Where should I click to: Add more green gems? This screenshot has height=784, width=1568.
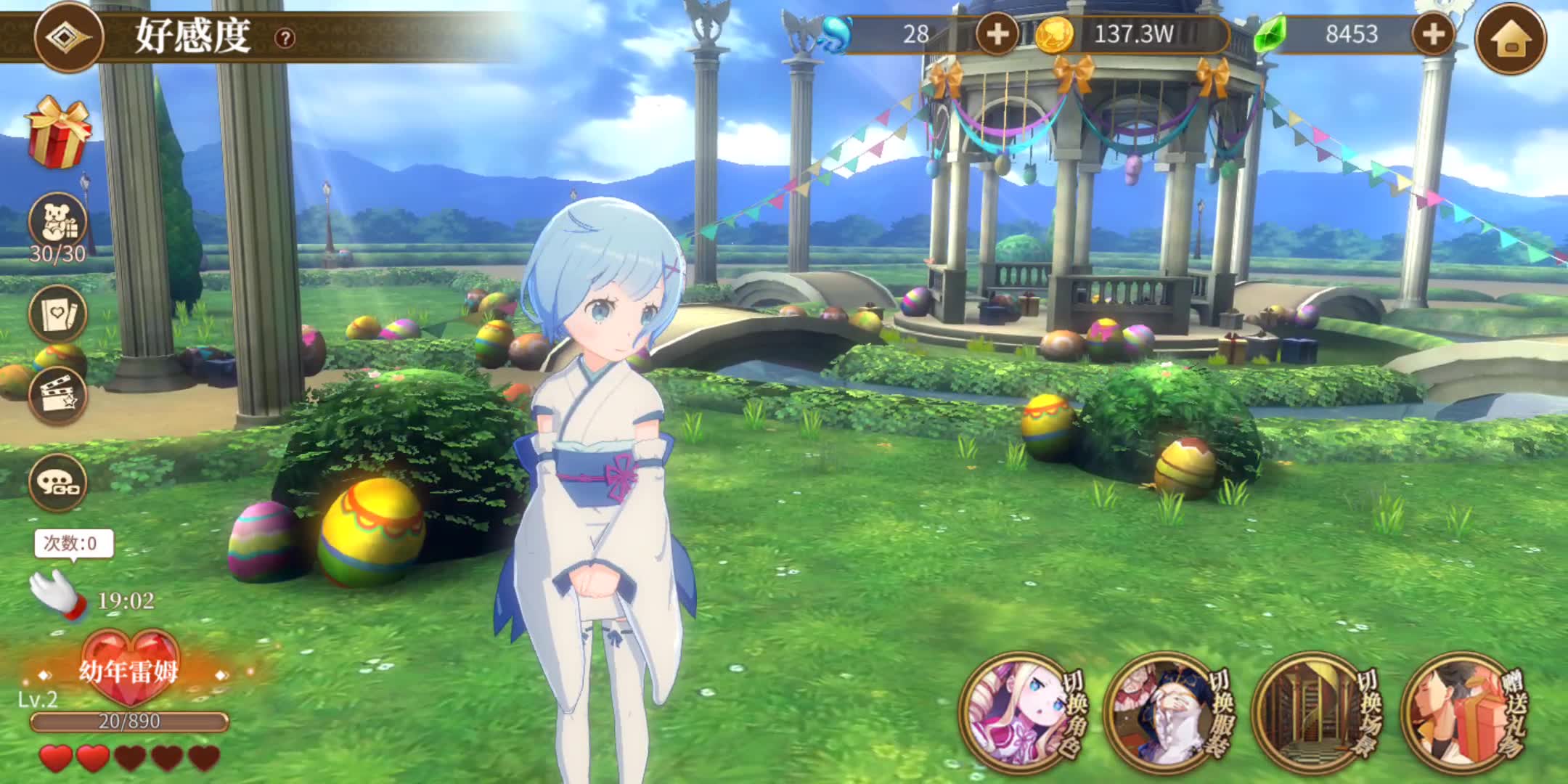[x=1432, y=34]
